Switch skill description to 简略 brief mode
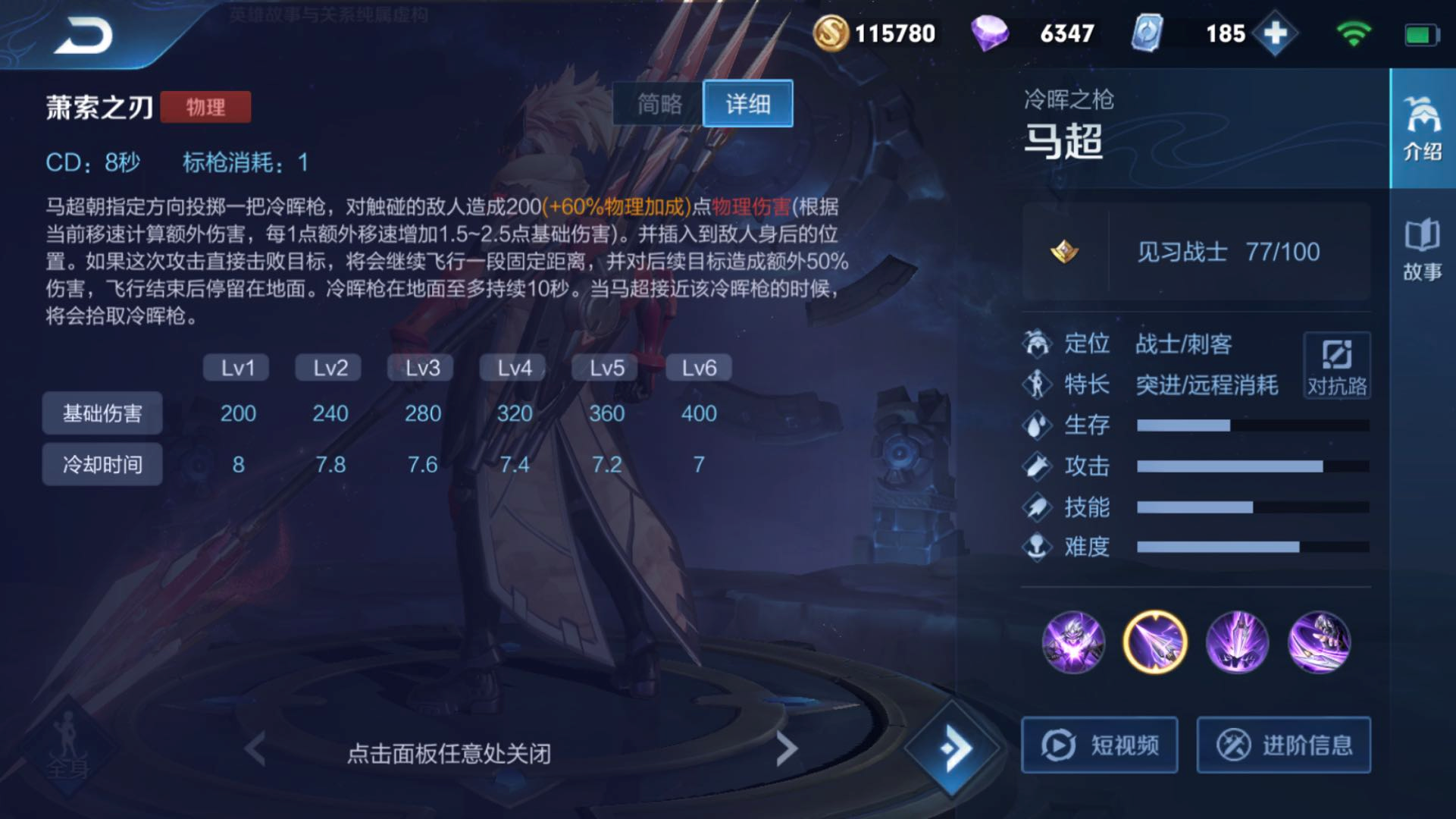The width and height of the screenshot is (1456, 819). pos(656,104)
